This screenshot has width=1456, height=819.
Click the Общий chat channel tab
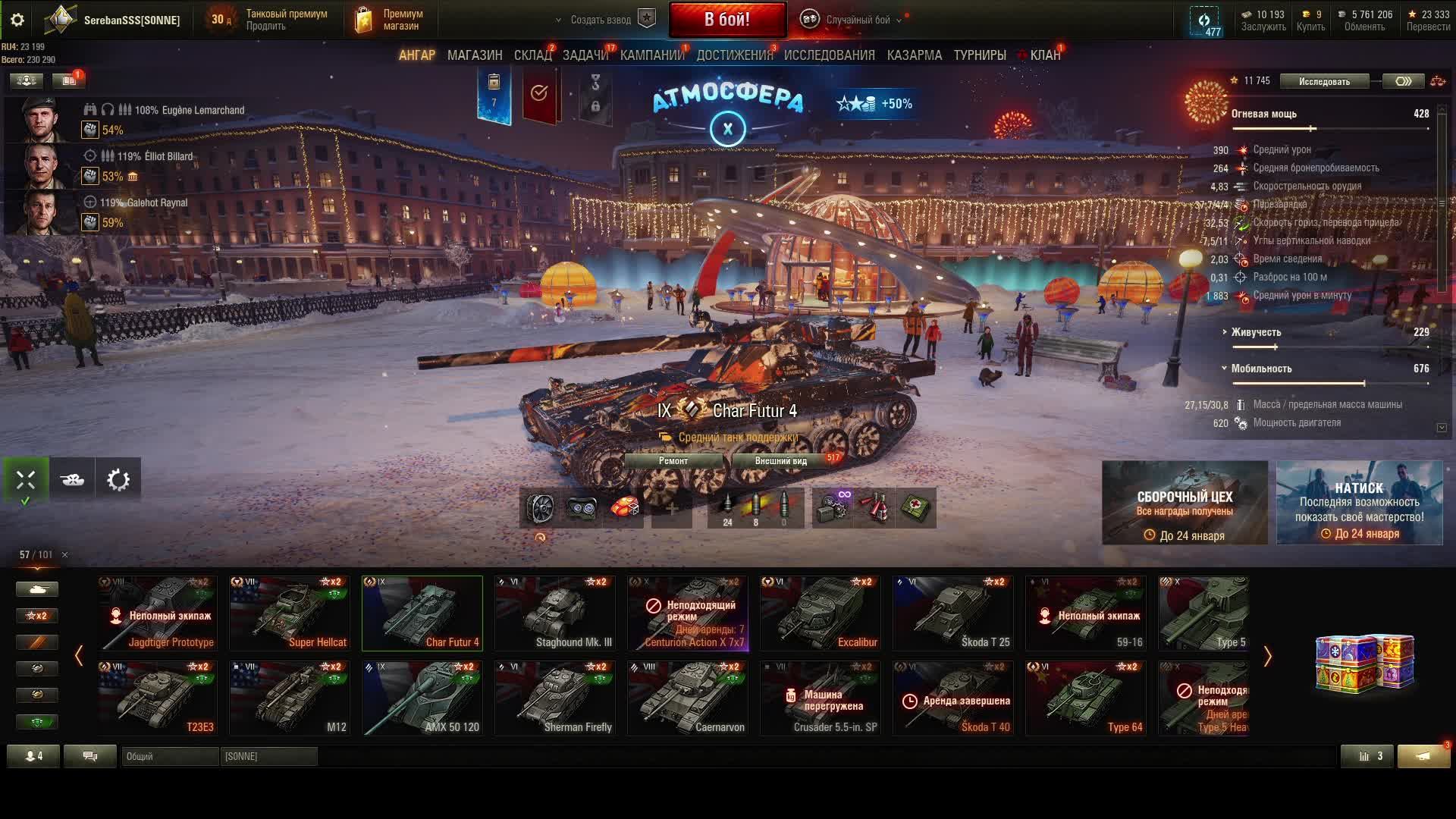click(x=170, y=756)
